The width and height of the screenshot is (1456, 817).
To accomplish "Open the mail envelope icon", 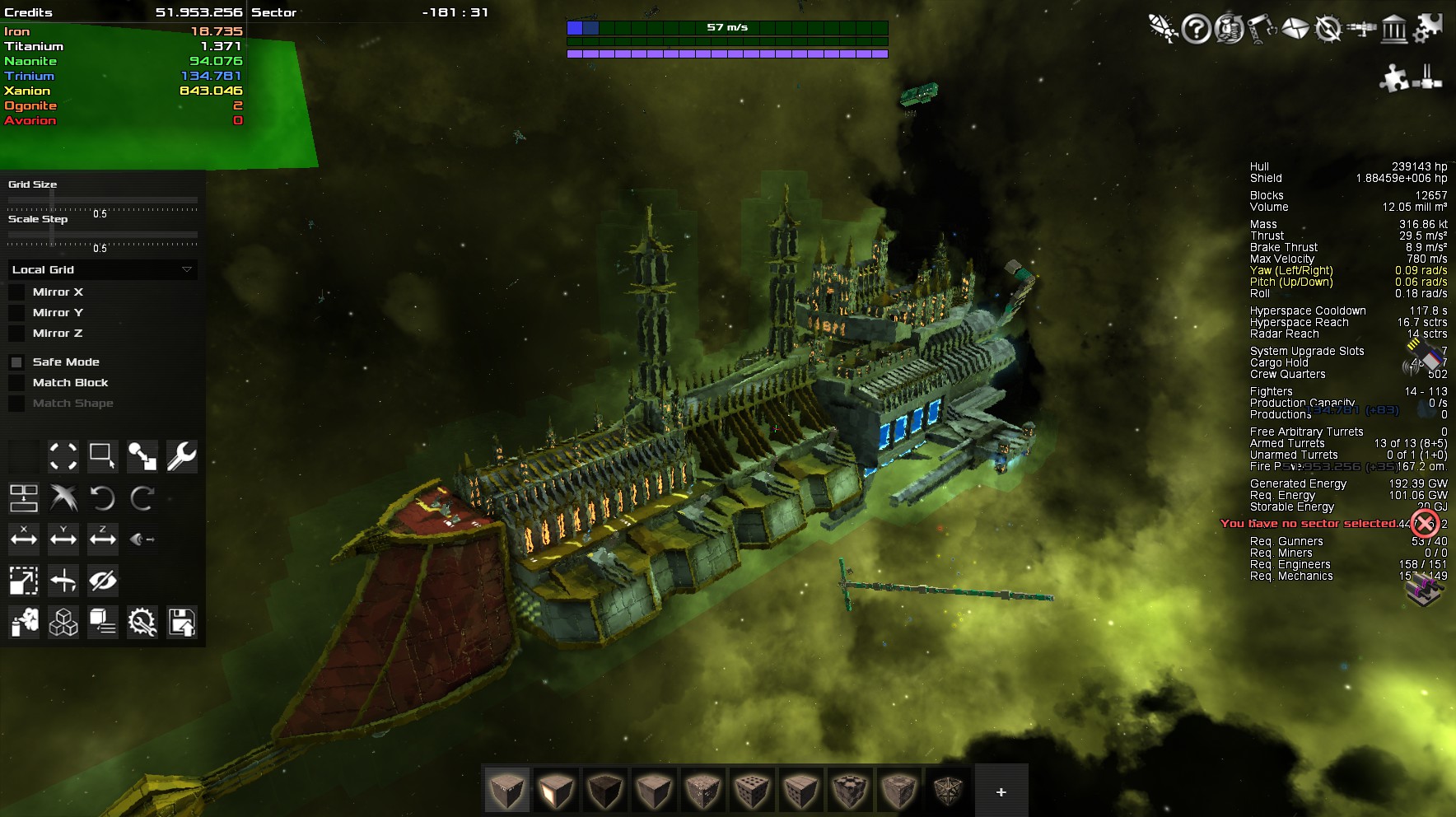I will click(1295, 30).
